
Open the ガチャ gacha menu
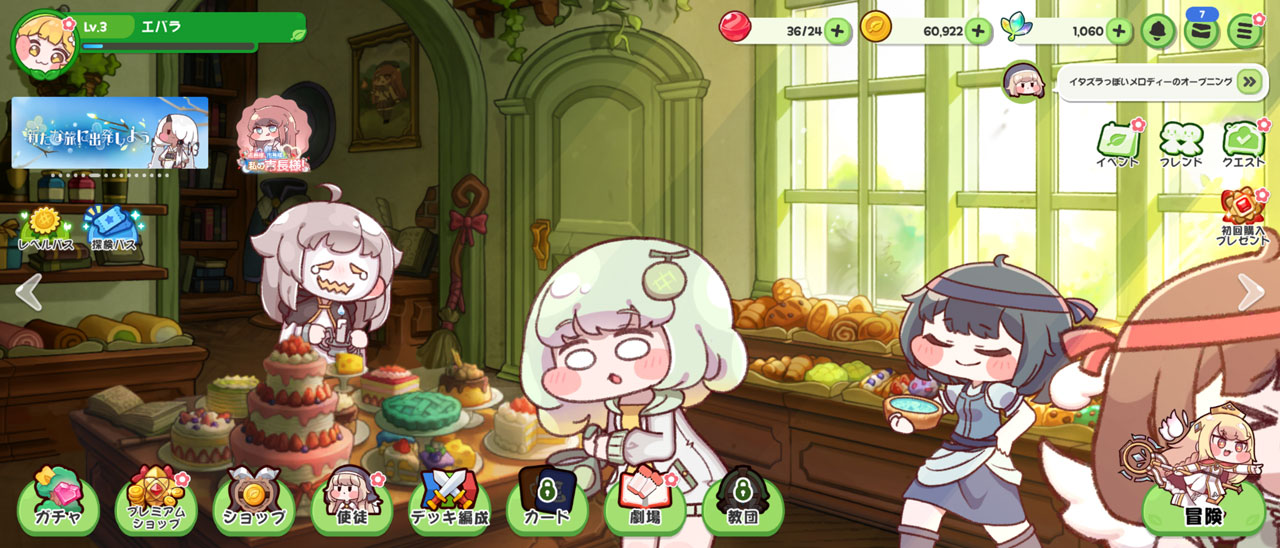[58, 503]
